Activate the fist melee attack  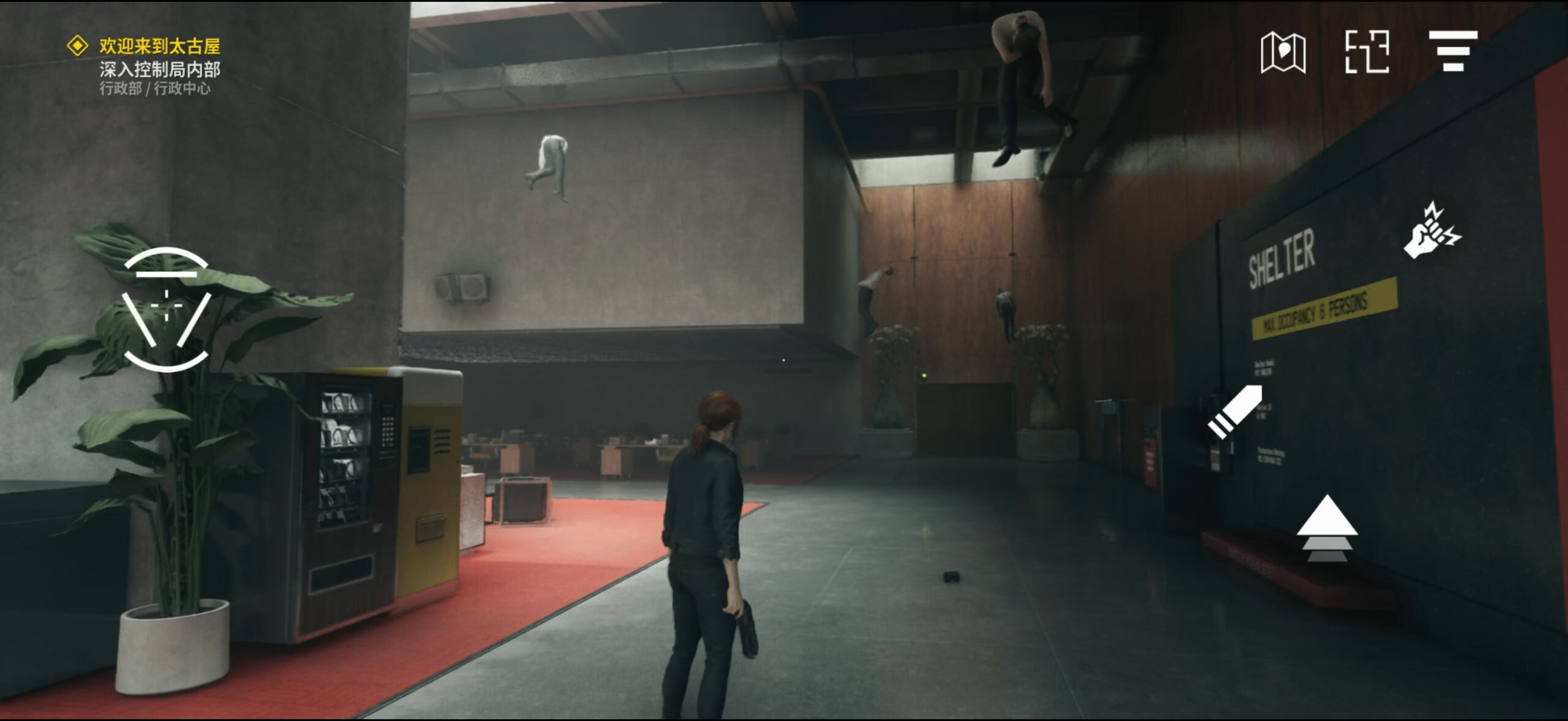pyautogui.click(x=1431, y=232)
